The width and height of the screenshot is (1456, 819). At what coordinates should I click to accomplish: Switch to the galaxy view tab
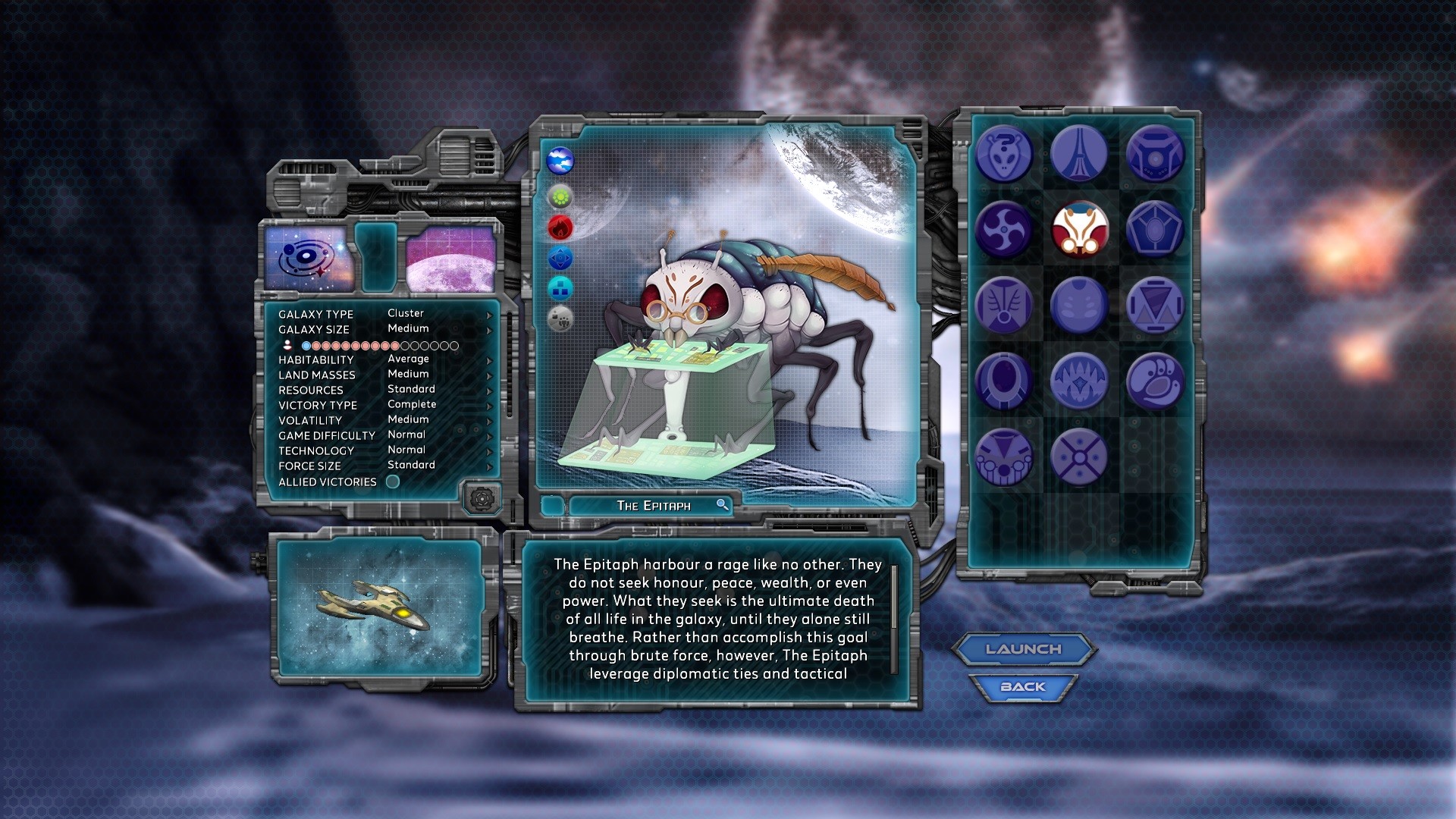point(306,259)
